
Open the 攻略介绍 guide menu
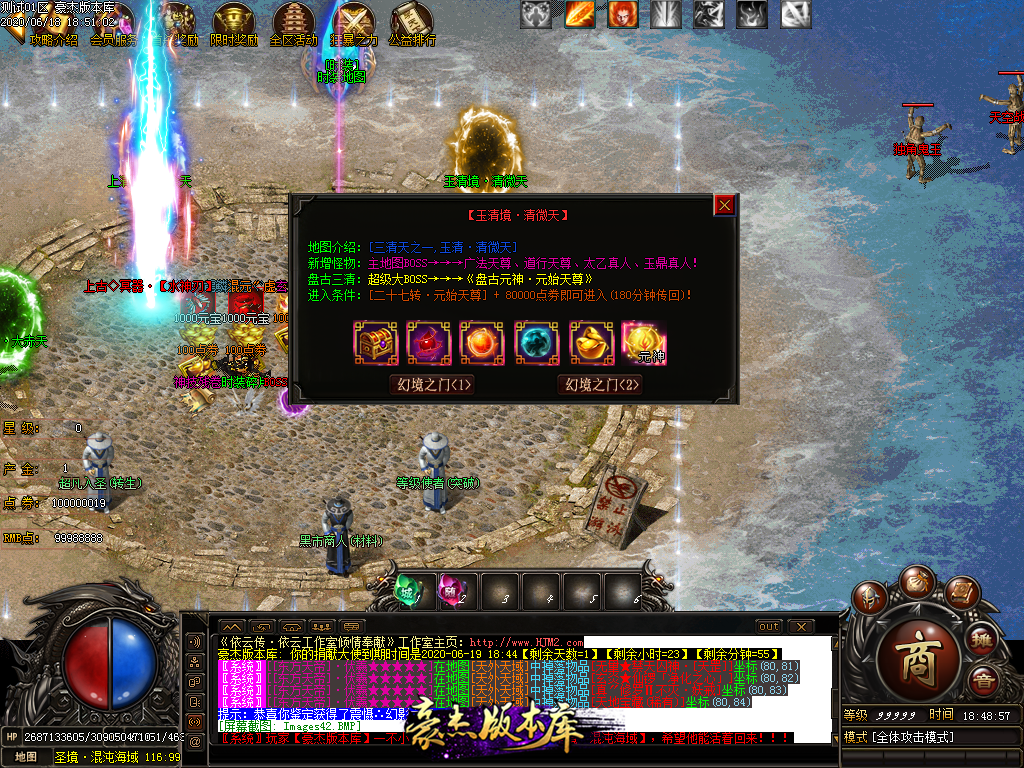click(52, 24)
